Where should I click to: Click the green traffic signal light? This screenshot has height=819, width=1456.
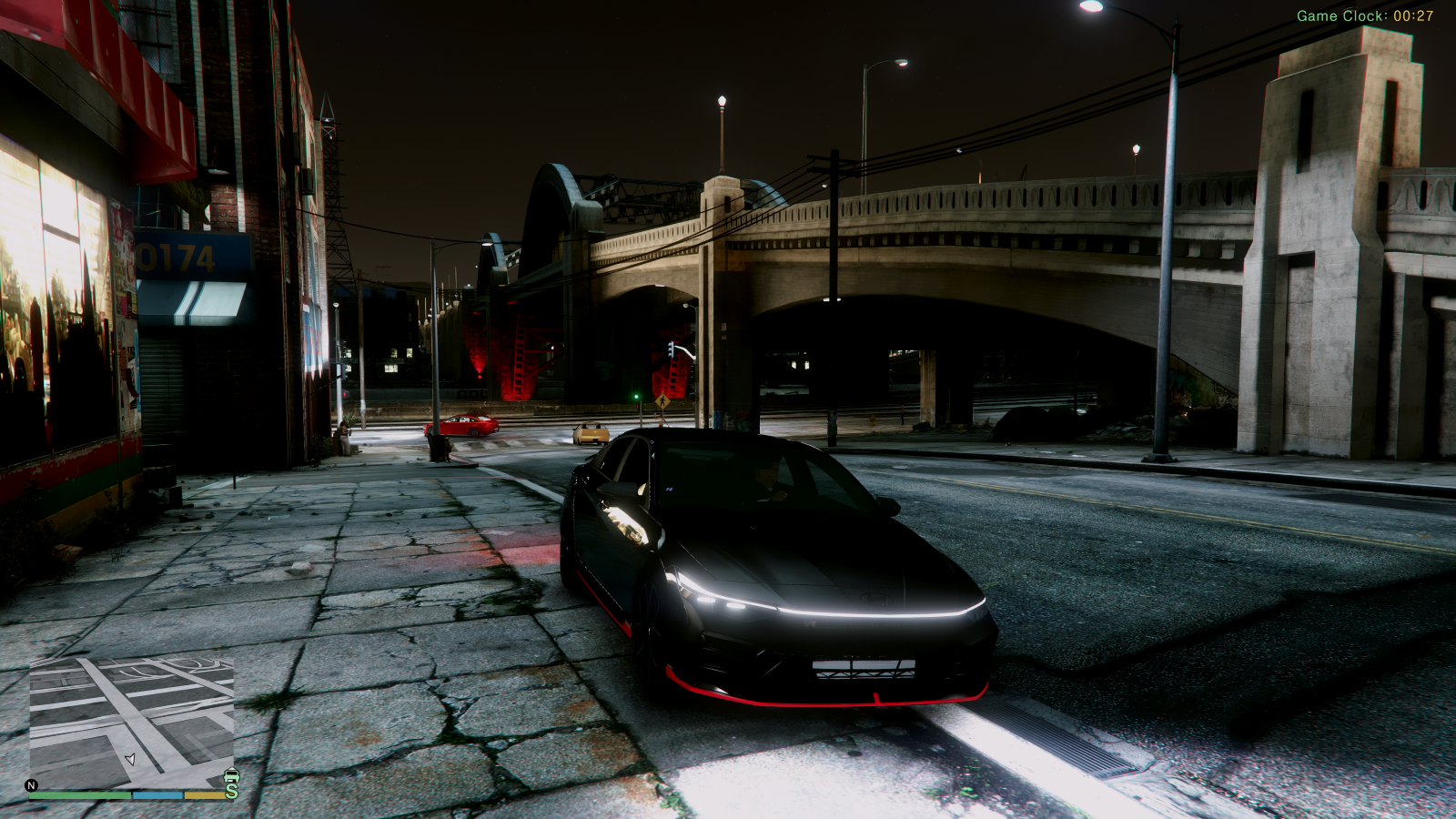(x=636, y=396)
